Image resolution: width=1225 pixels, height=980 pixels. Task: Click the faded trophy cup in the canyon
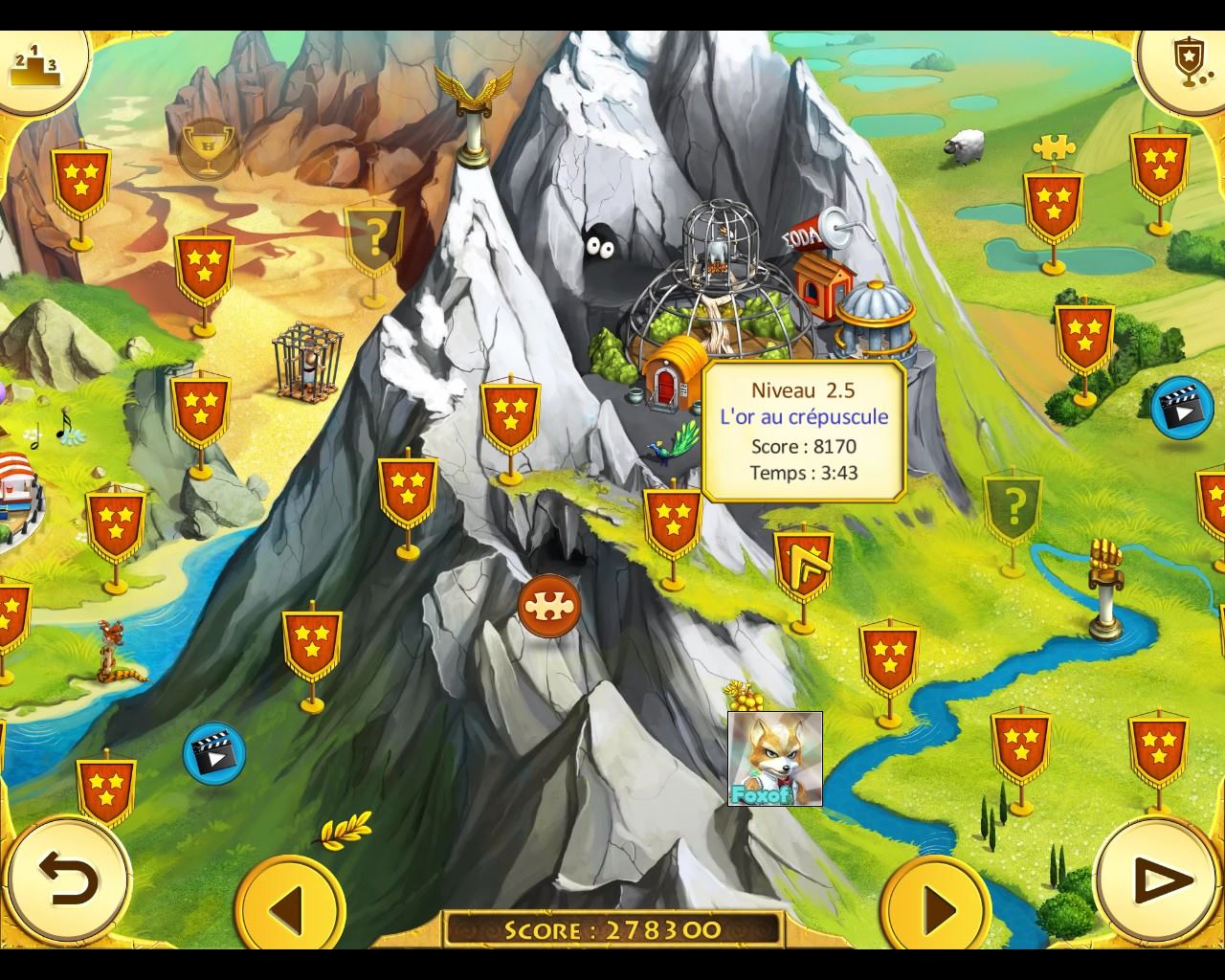point(209,148)
